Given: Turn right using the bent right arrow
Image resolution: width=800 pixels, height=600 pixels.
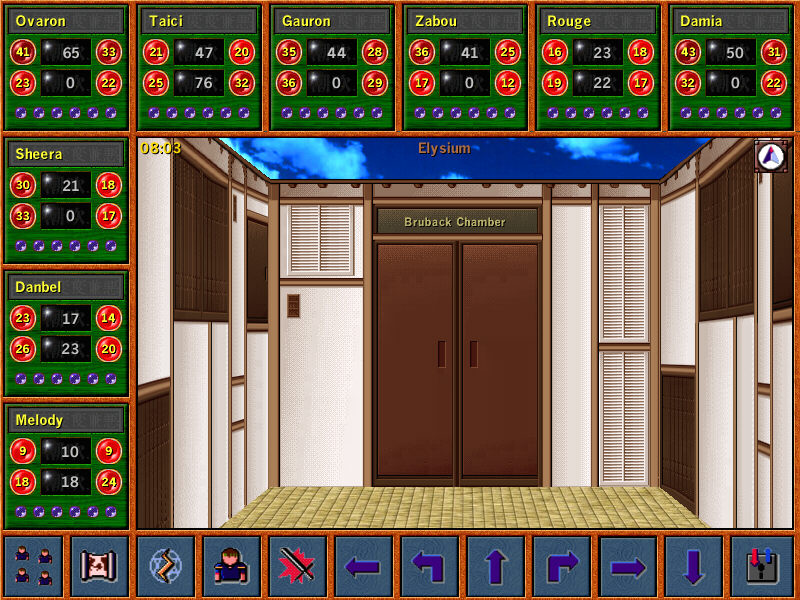Looking at the screenshot, I should [x=562, y=567].
